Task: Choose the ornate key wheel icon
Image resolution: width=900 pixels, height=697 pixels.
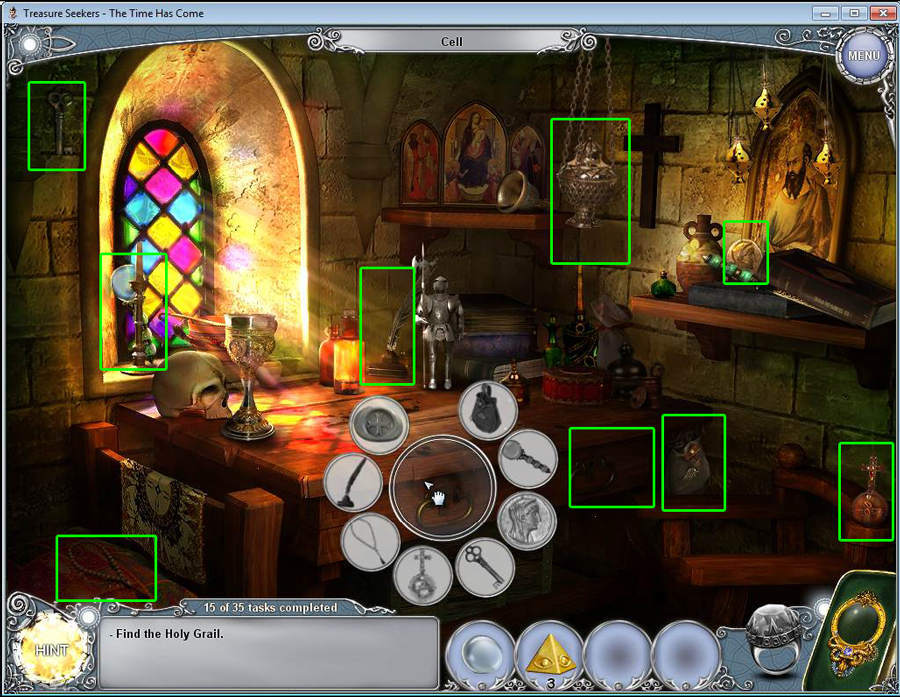Action: coord(485,567)
